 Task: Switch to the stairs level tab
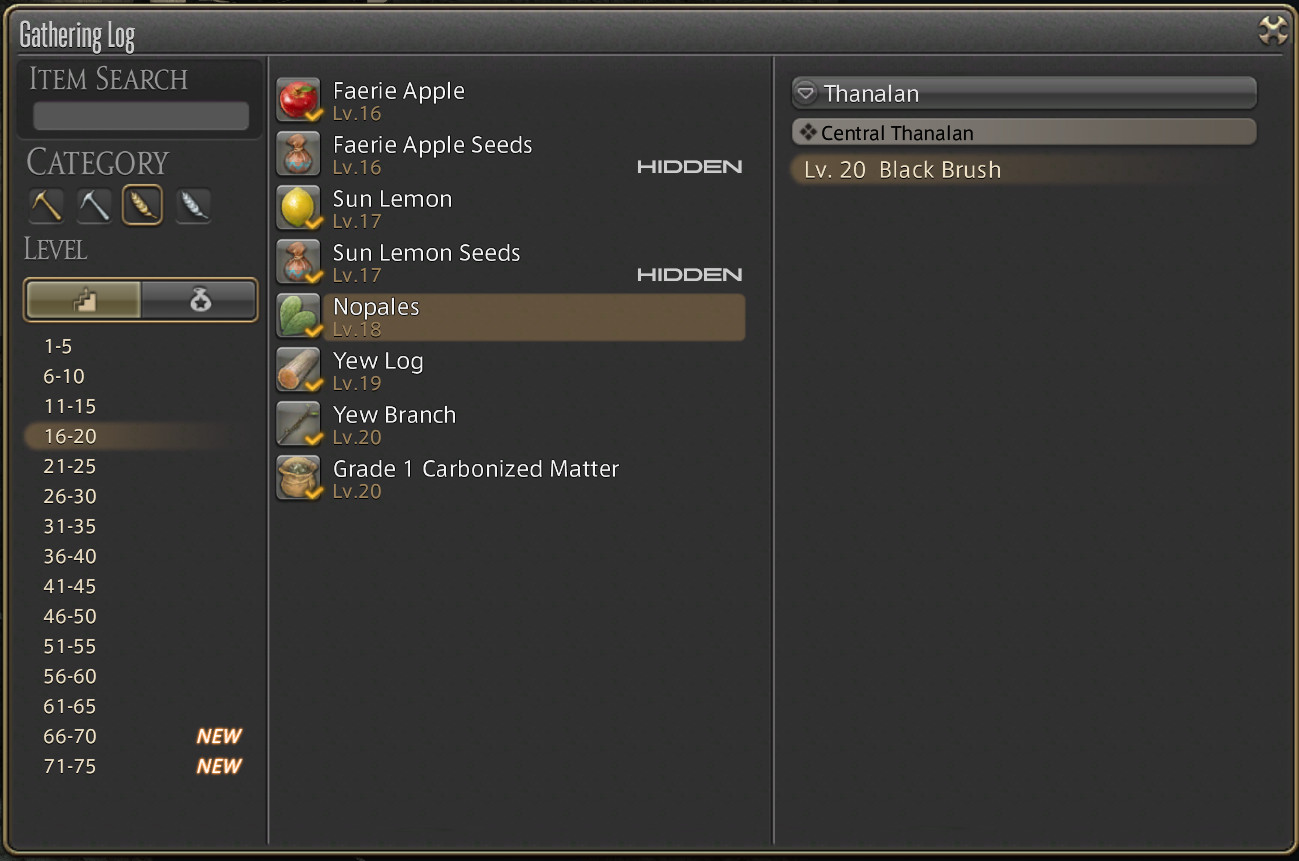[84, 300]
